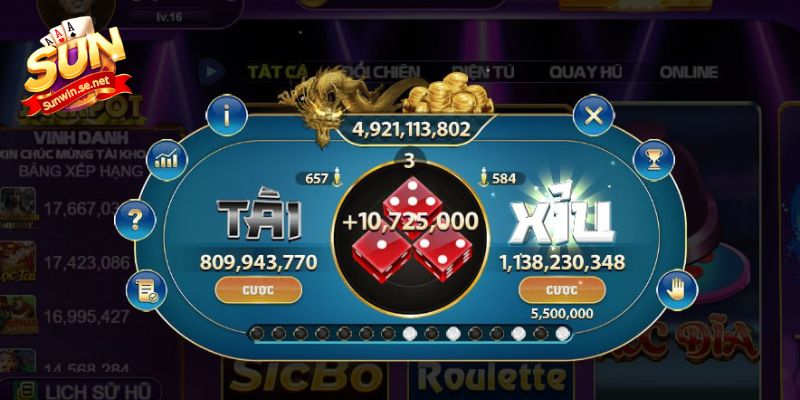Open the info button with letter i
Viewport: 800px width, 400px height.
tap(228, 116)
